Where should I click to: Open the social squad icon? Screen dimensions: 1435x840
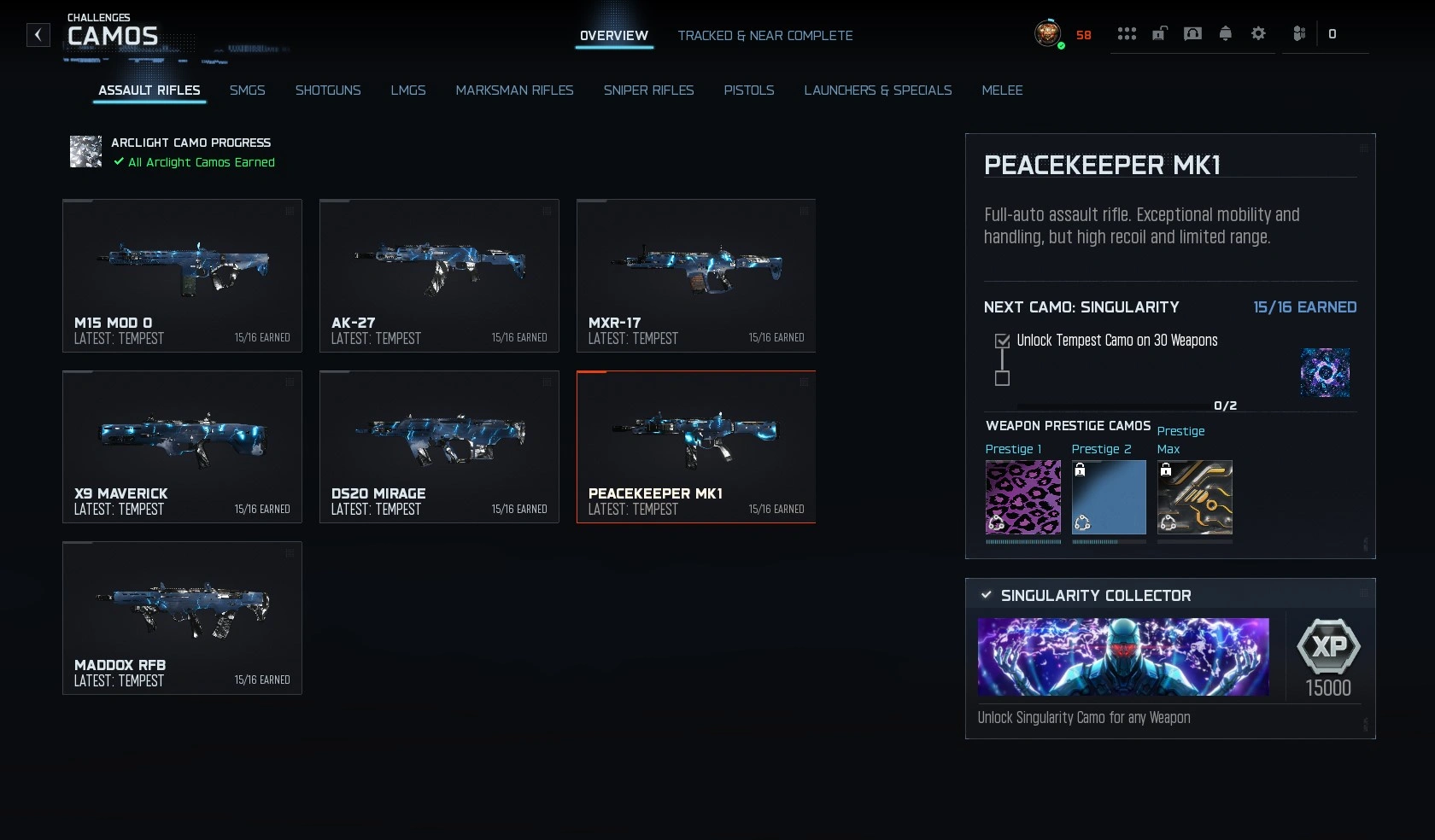click(1299, 33)
